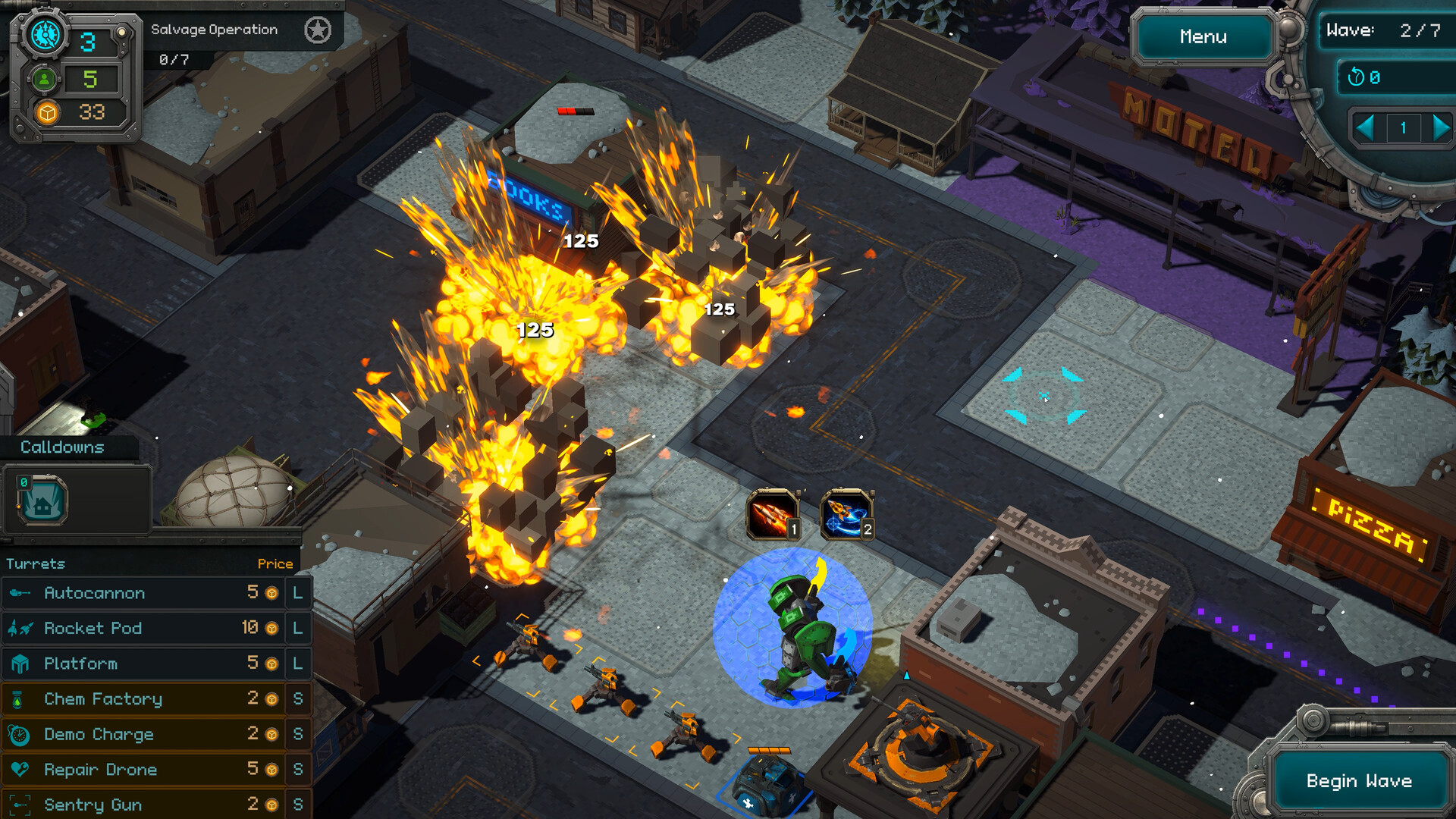This screenshot has width=1456, height=819.
Task: Use the mech's rocket barrage ability
Action: [773, 514]
